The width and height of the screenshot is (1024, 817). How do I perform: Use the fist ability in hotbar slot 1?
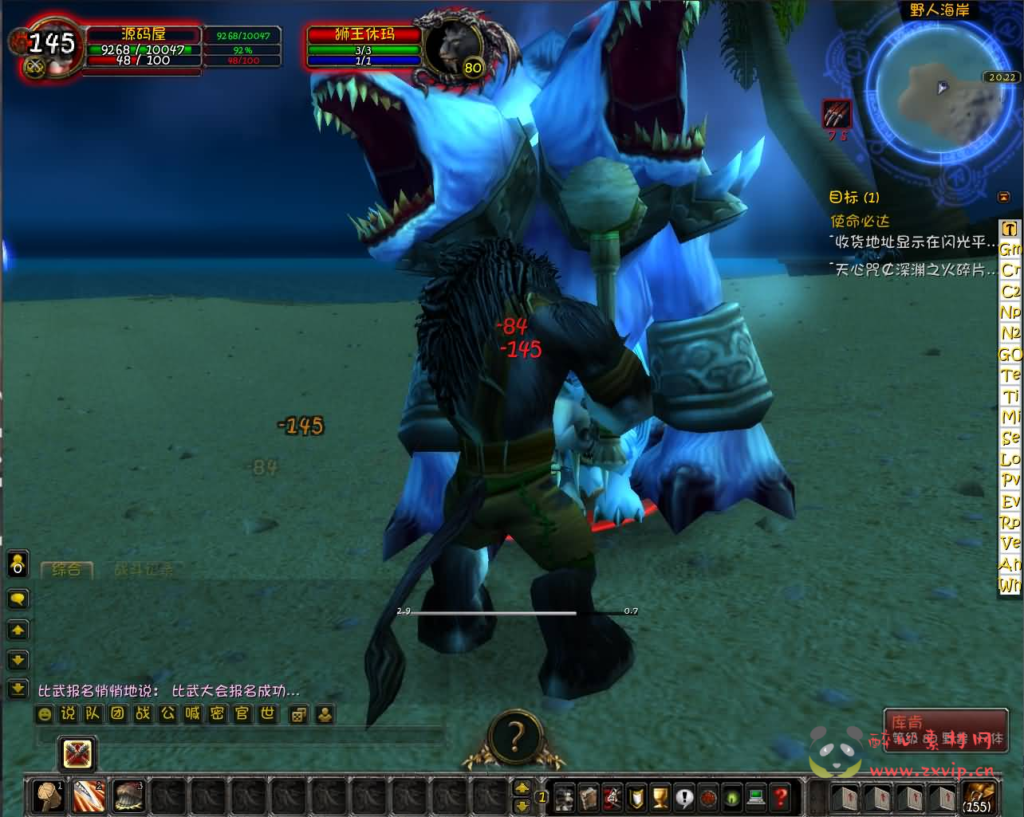(48, 796)
